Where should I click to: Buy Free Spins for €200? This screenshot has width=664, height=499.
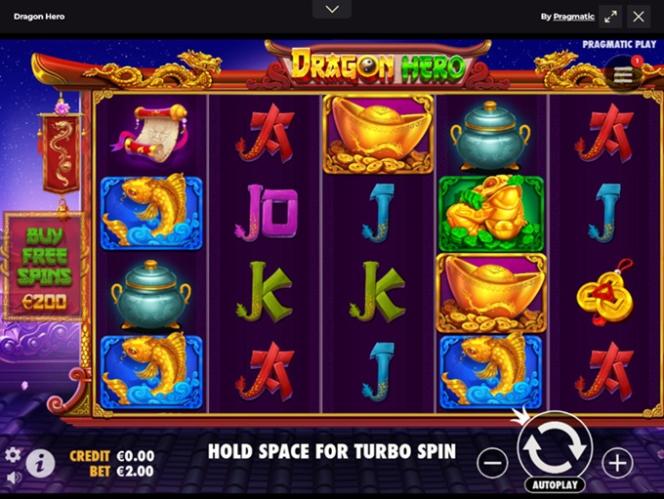click(44, 266)
